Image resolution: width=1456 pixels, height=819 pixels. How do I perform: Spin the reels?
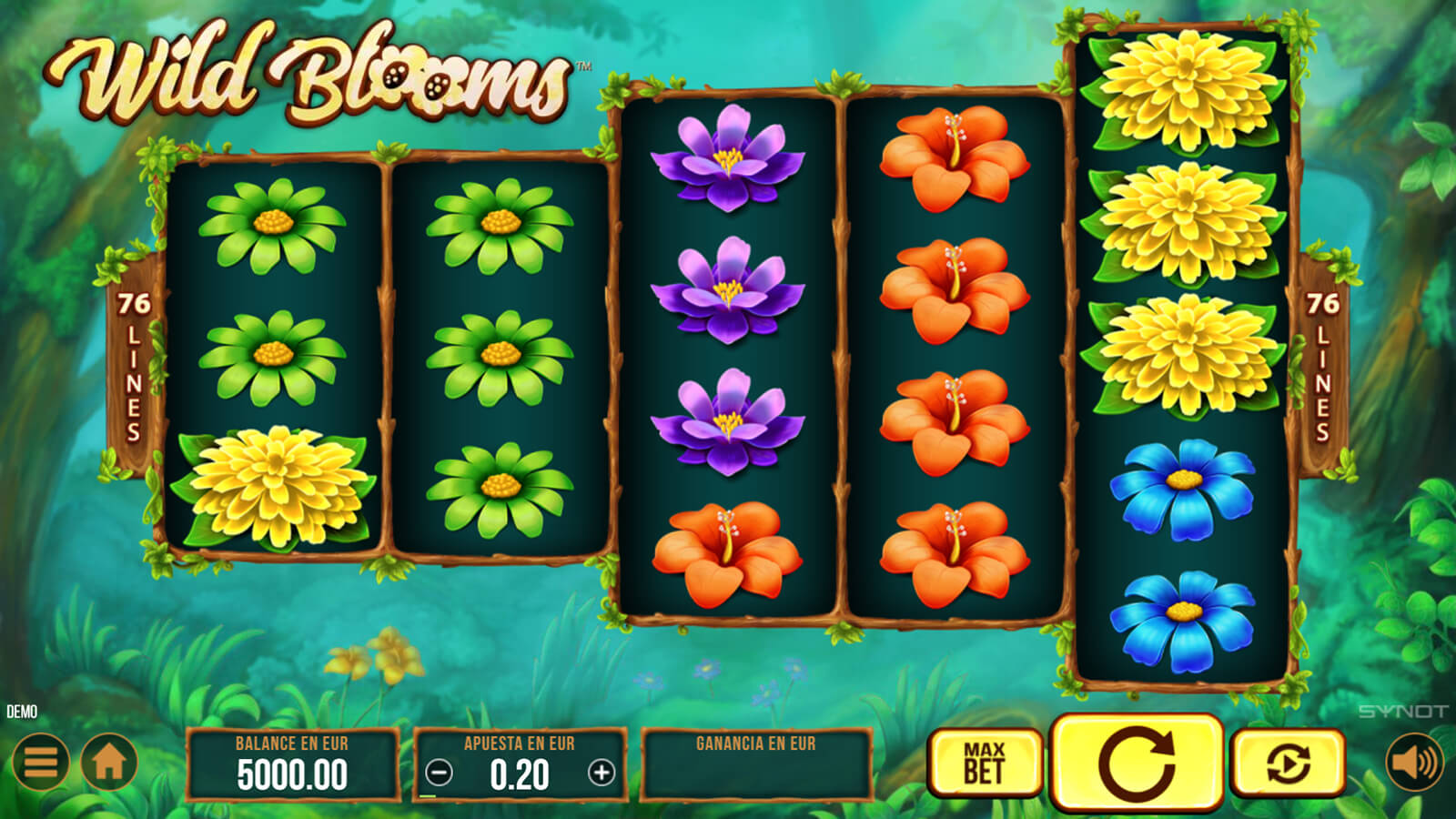pyautogui.click(x=1137, y=763)
